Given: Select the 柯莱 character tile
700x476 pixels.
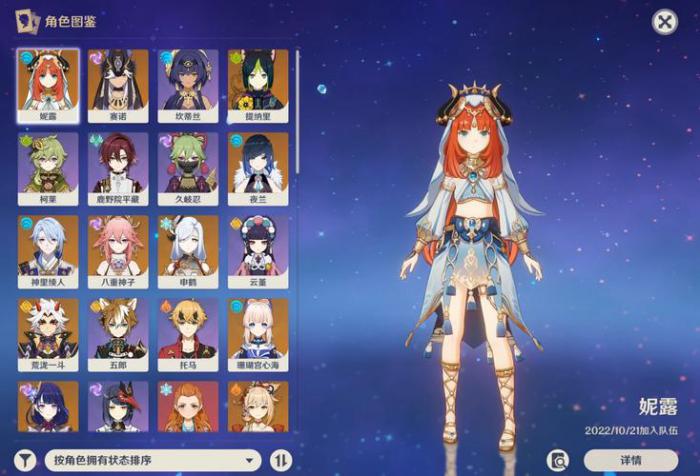Looking at the screenshot, I should (x=48, y=169).
